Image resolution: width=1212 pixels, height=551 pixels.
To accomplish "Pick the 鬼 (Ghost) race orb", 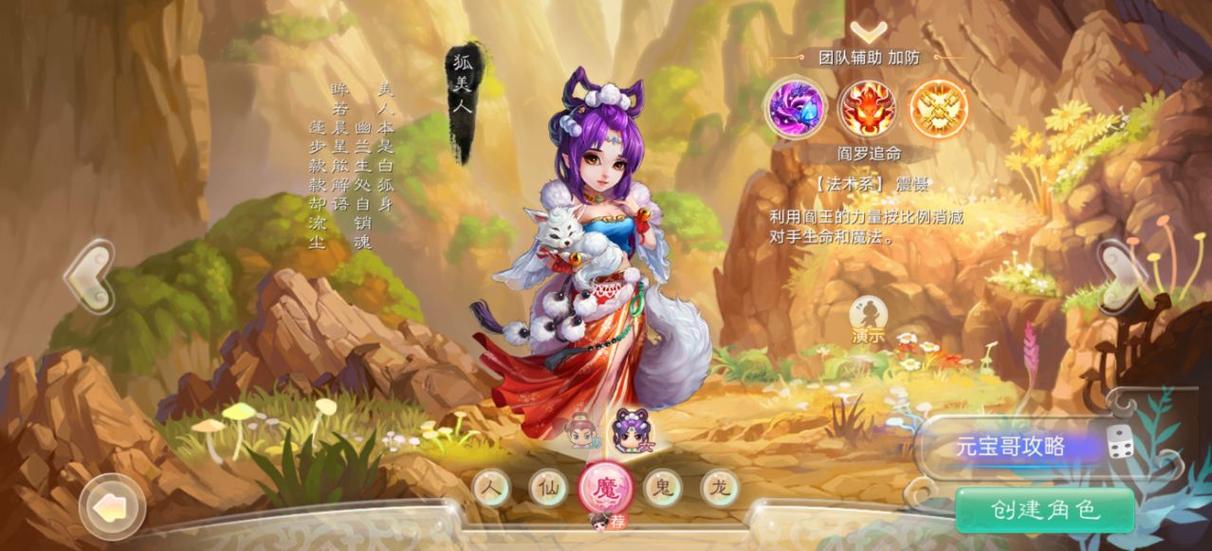I will point(662,488).
